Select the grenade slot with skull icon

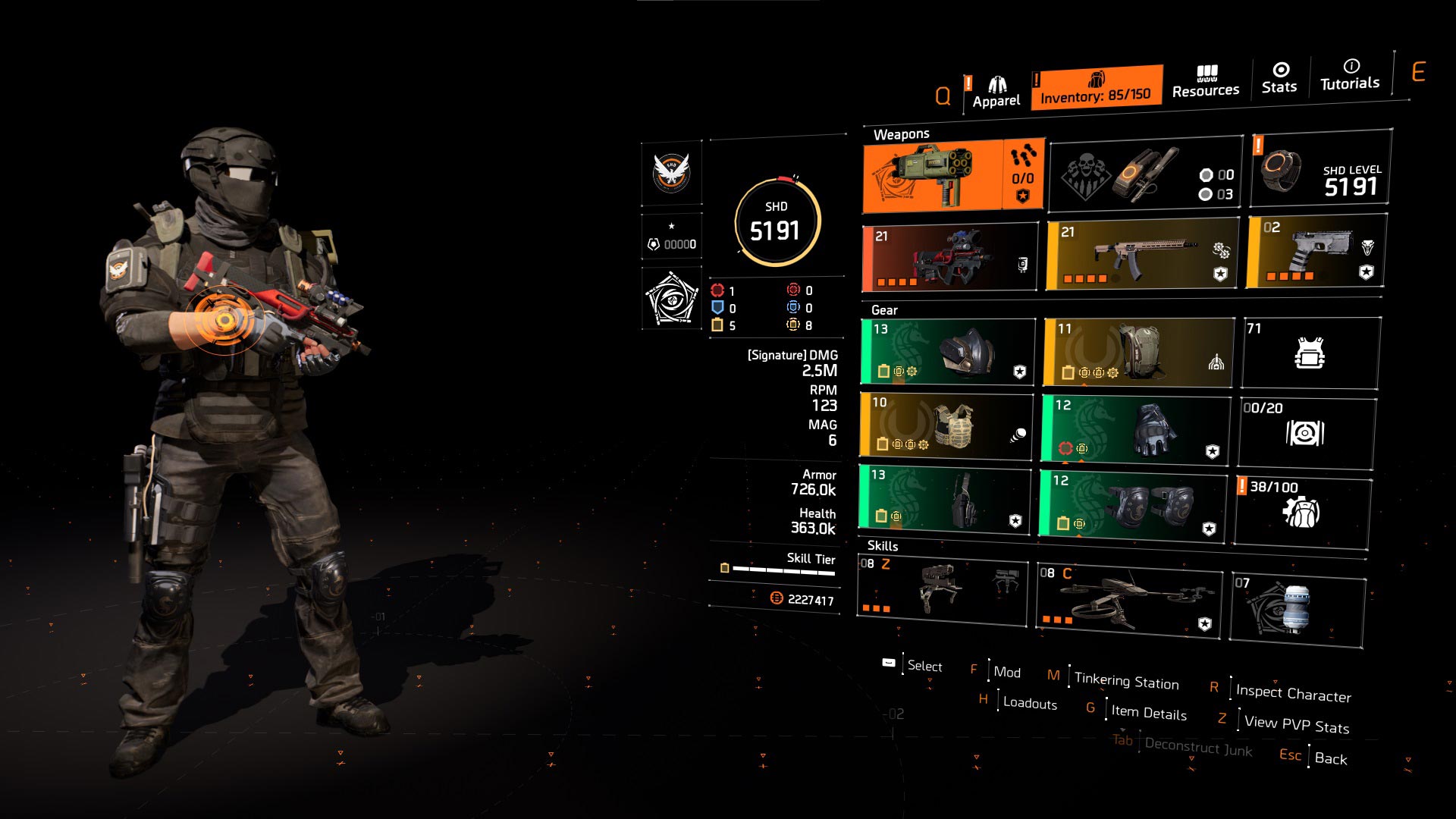point(1145,177)
